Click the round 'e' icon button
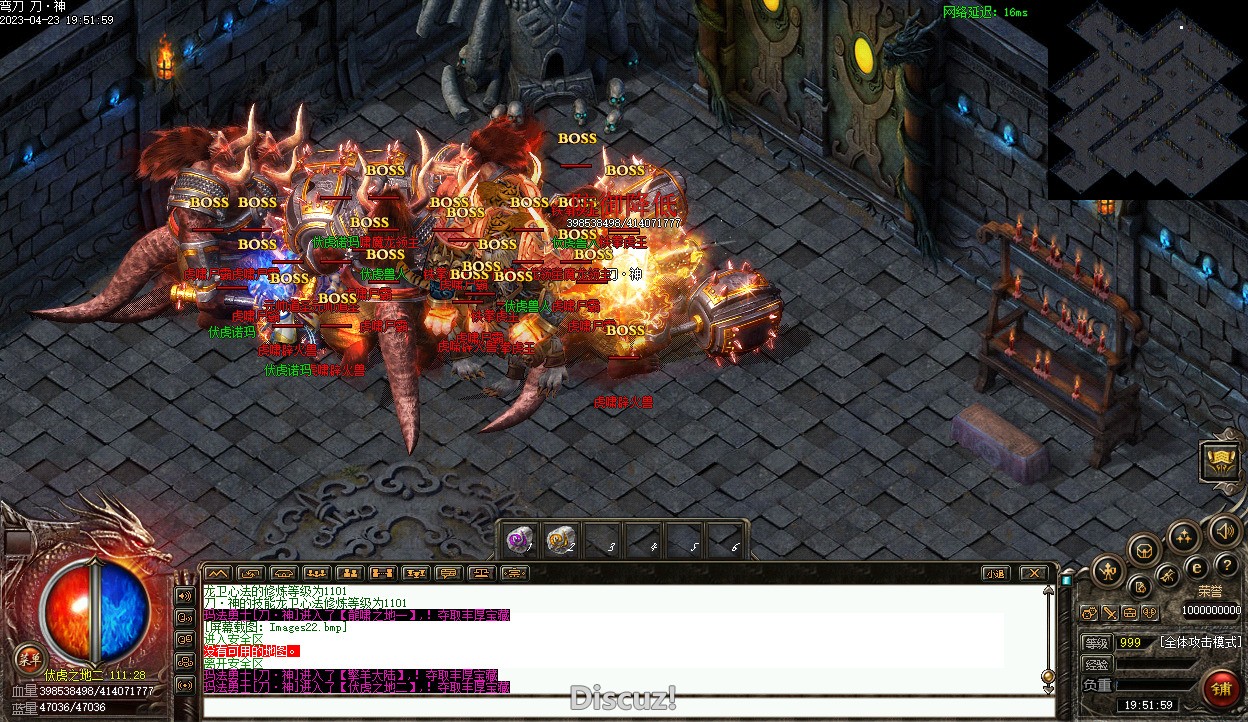Screen dimensions: 1248x722 [x=1196, y=566]
